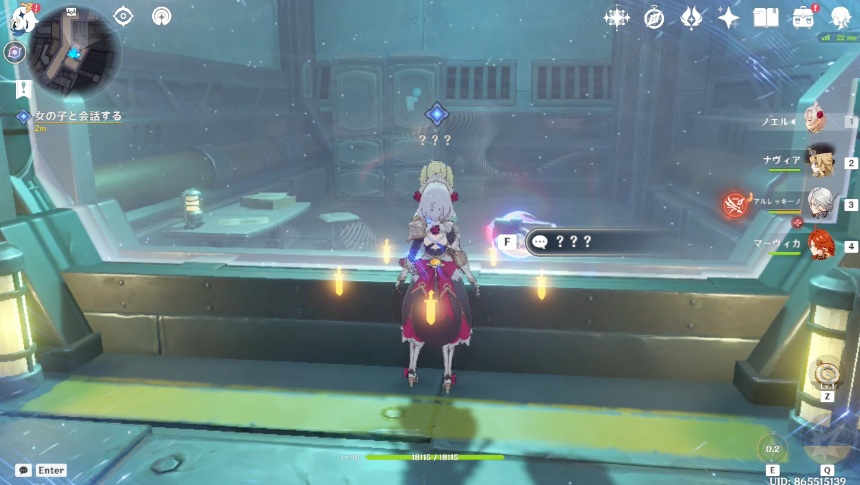Open the four-pointed star events icon
The width and height of the screenshot is (860, 485).
(618, 17)
